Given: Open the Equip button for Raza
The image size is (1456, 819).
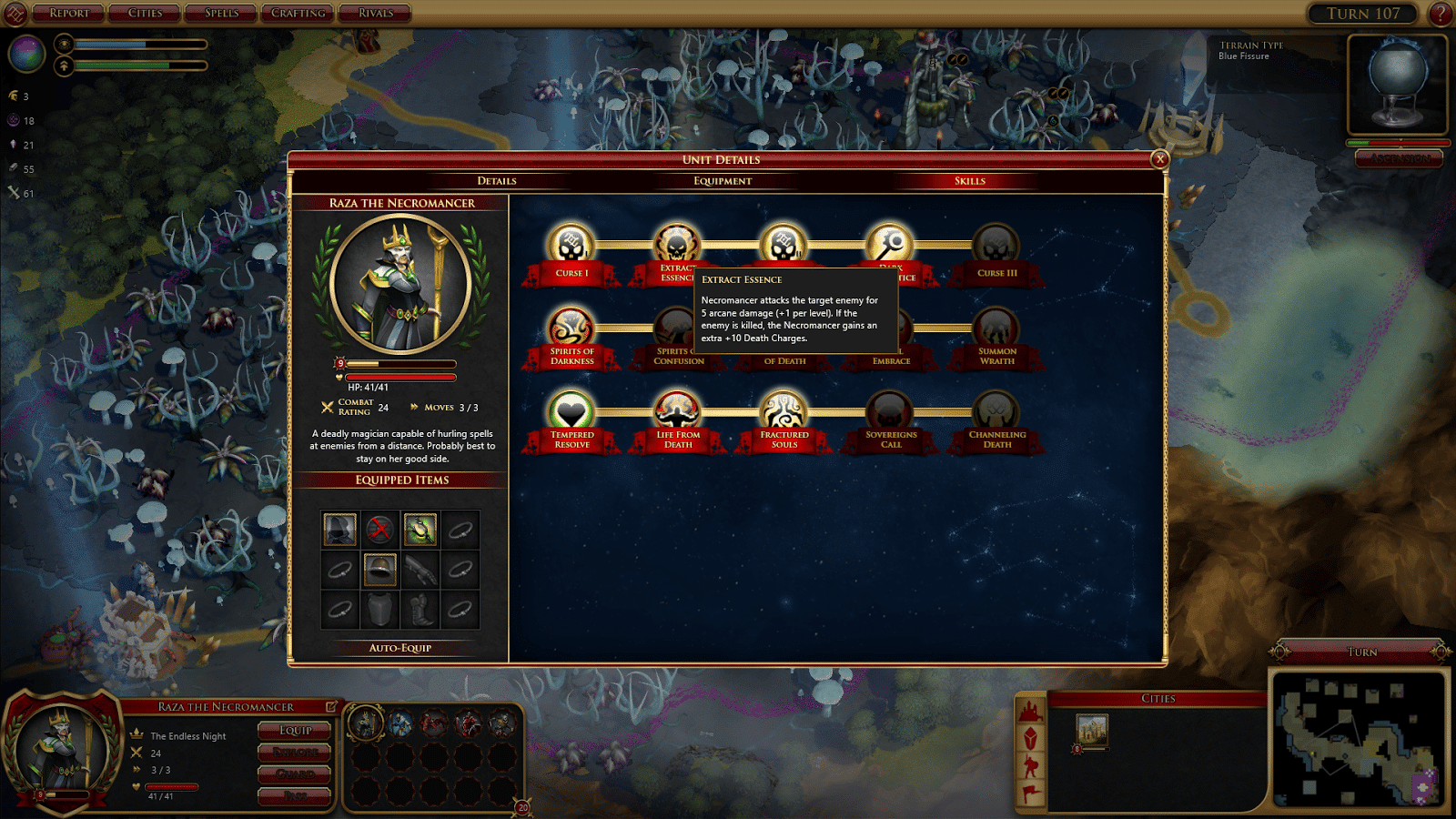Looking at the screenshot, I should tap(294, 730).
